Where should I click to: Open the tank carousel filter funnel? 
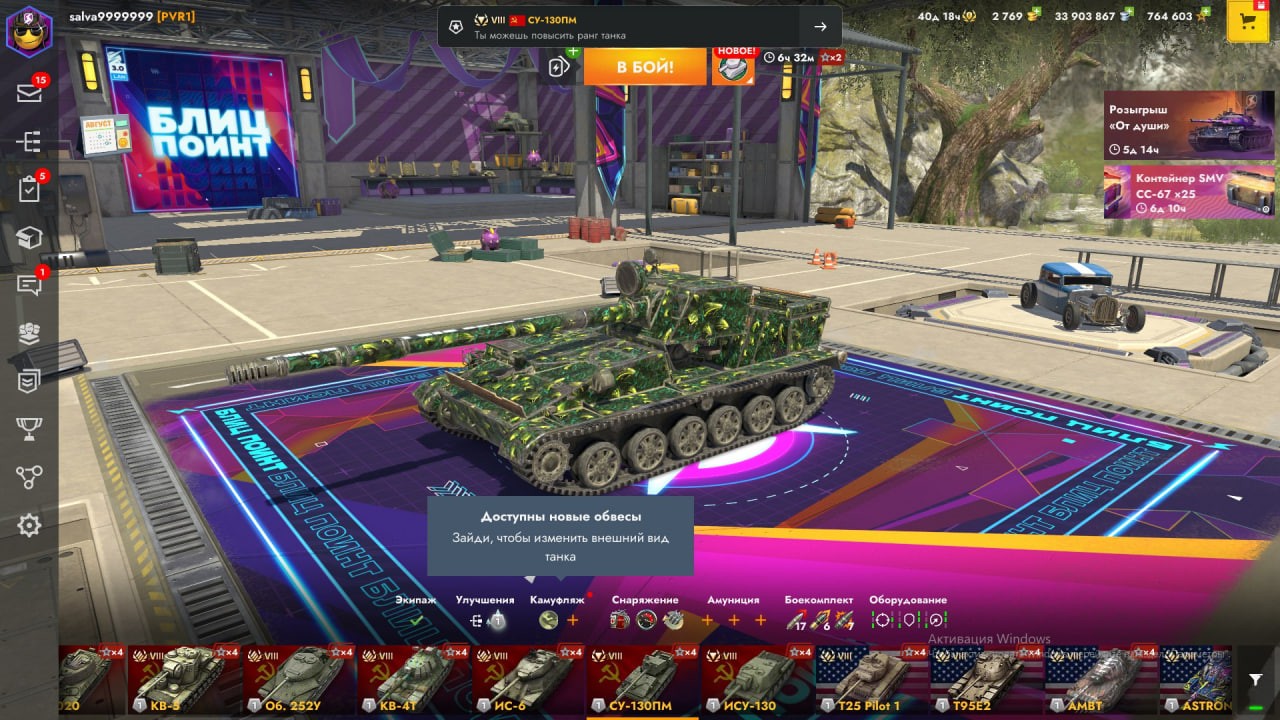pos(1256,680)
